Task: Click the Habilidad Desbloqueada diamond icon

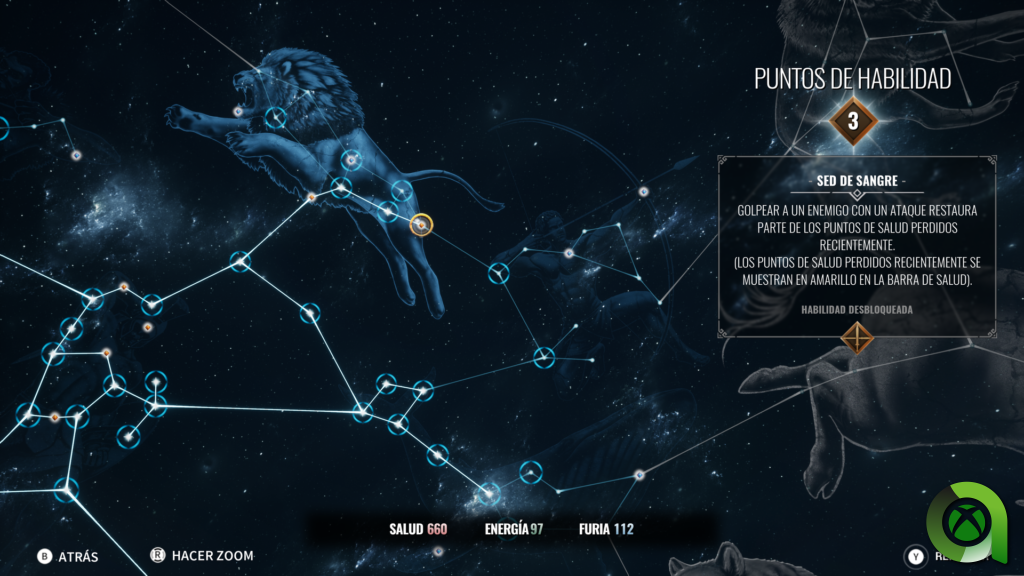Action: pyautogui.click(x=857, y=338)
